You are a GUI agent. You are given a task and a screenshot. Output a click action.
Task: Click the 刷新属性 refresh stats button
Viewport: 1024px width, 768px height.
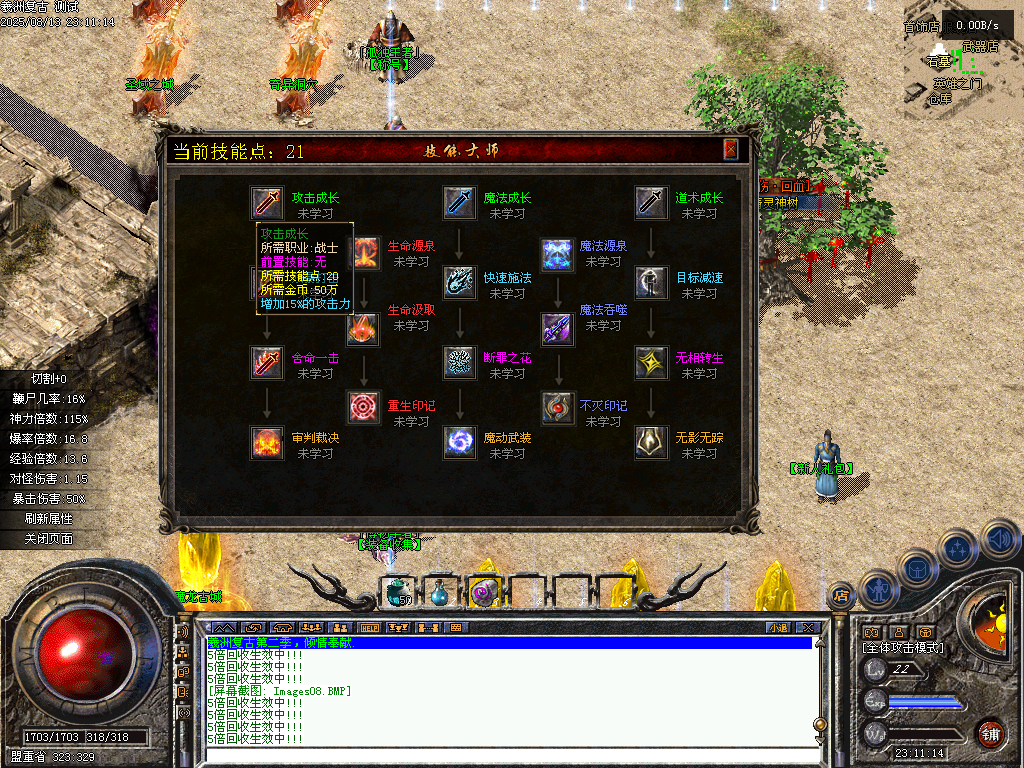click(x=50, y=519)
